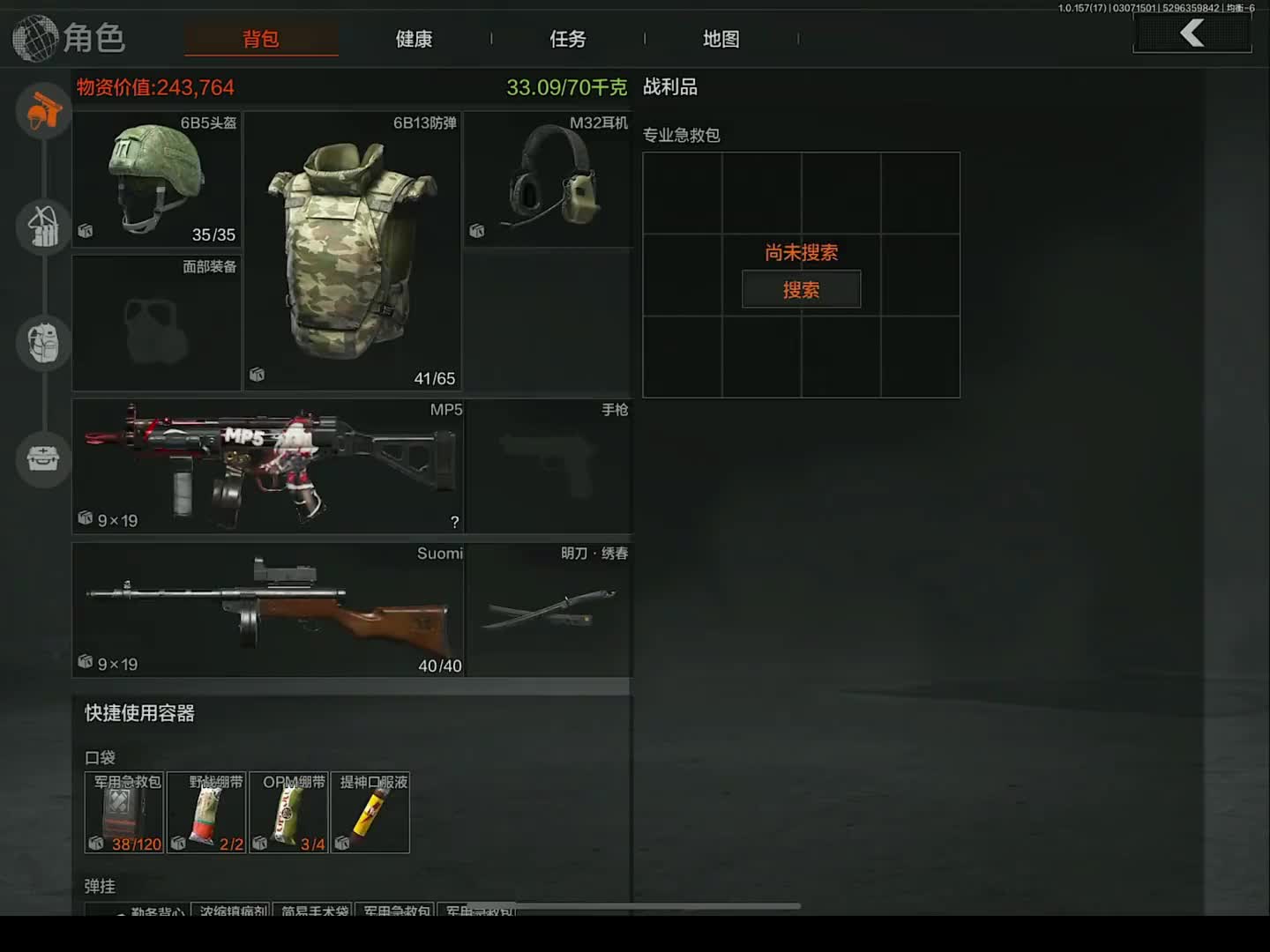
Task: Open the backpack sidebar icon
Action: pyautogui.click(x=43, y=342)
